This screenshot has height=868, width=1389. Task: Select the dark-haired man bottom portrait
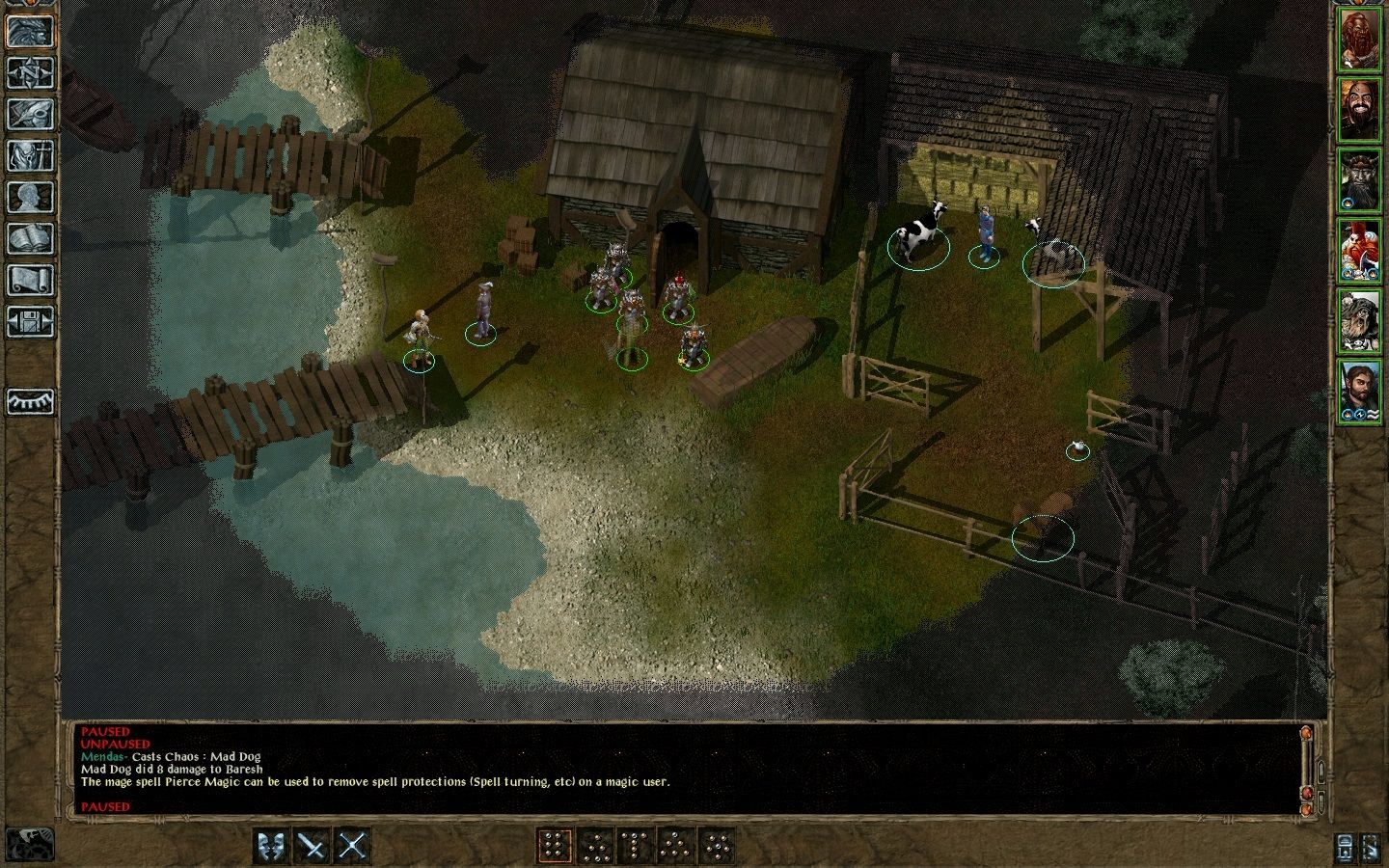click(x=1360, y=390)
